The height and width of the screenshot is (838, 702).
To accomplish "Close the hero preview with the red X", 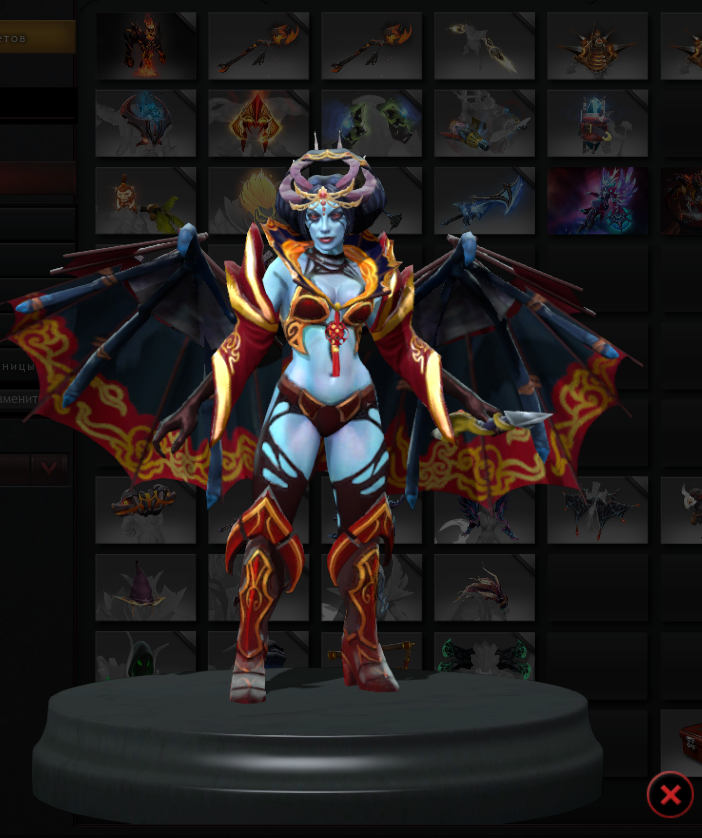I will tap(670, 795).
